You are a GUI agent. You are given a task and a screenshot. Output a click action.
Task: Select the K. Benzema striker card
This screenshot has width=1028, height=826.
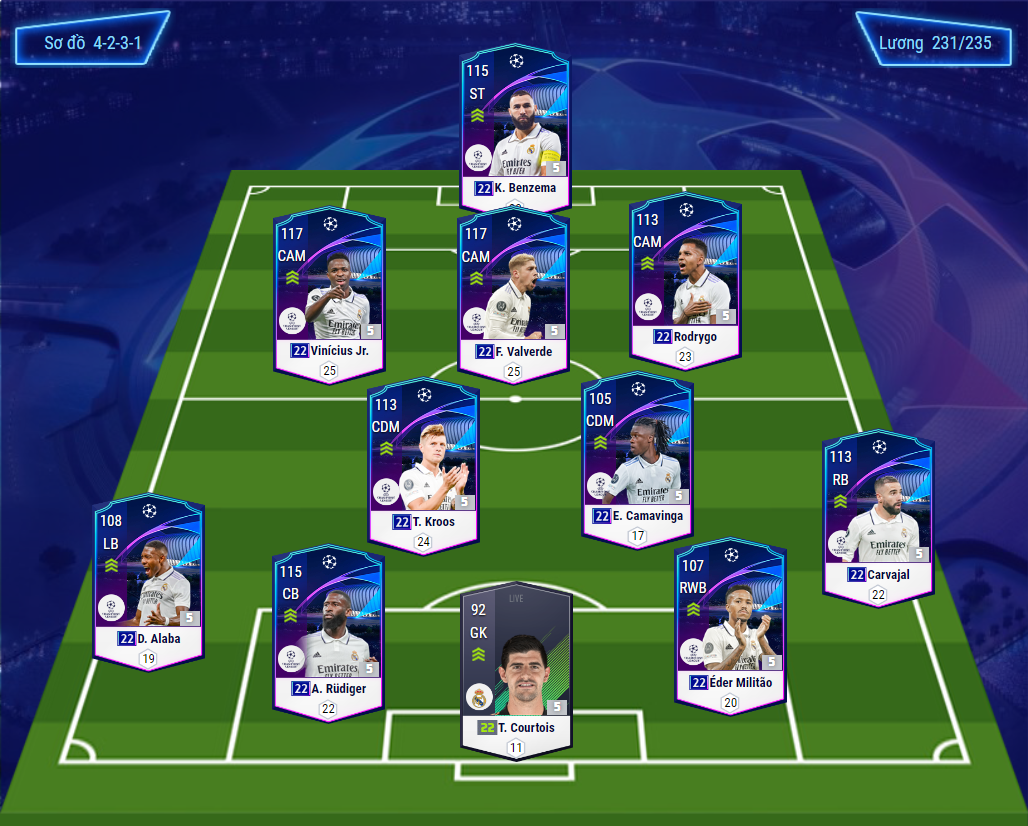515,125
